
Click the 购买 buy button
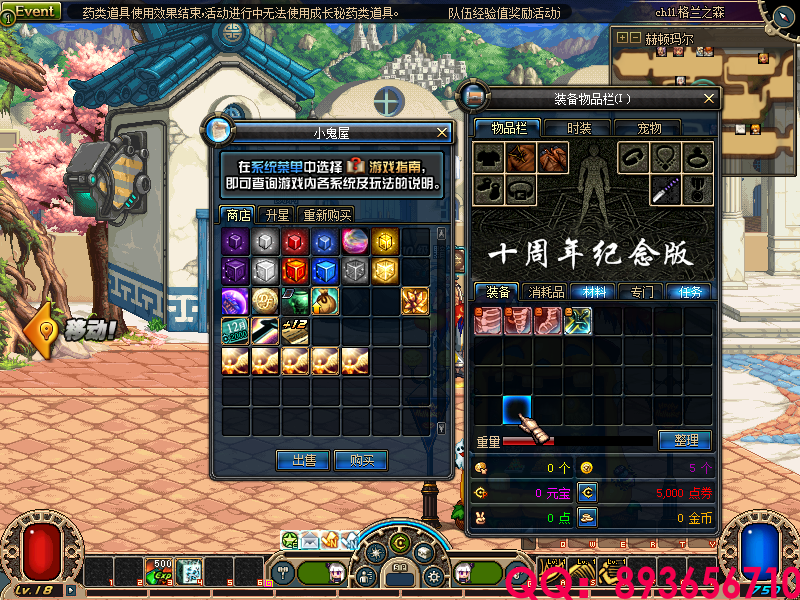click(362, 460)
